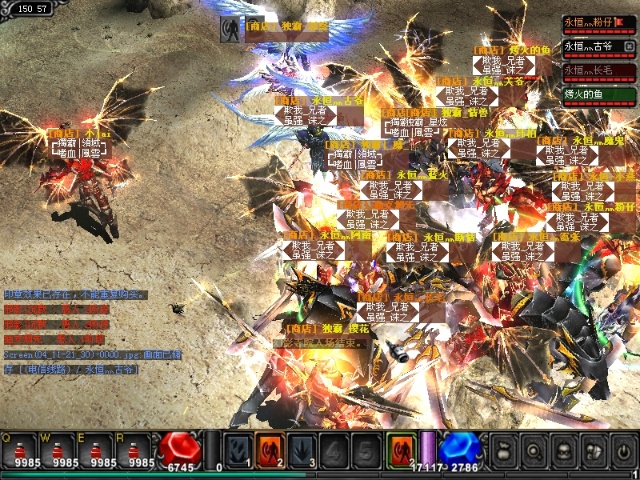The width and height of the screenshot is (640, 480).
Task: Select party member 永恒古爷
Action: [x=598, y=46]
